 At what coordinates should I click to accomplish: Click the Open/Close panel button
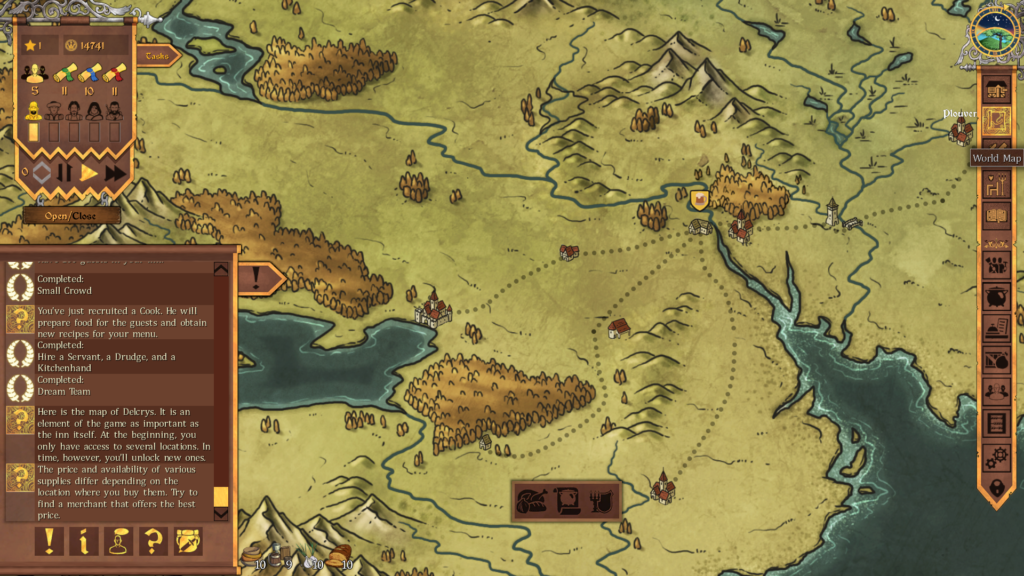(x=72, y=215)
